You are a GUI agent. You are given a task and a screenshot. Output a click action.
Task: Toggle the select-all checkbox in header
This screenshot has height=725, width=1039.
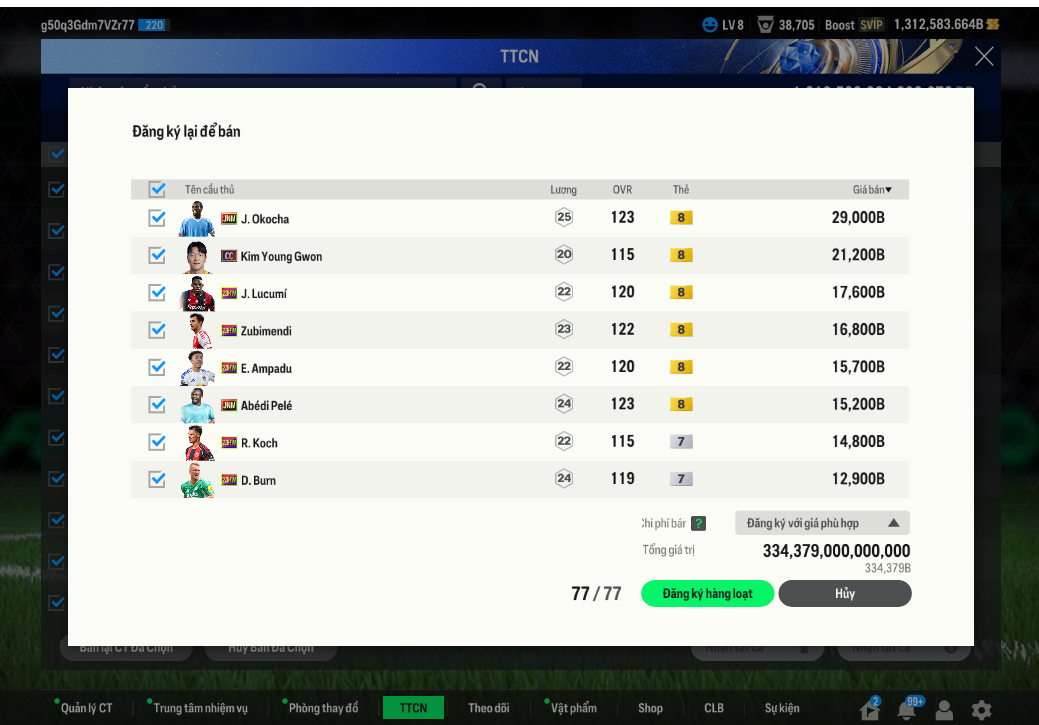(x=157, y=189)
